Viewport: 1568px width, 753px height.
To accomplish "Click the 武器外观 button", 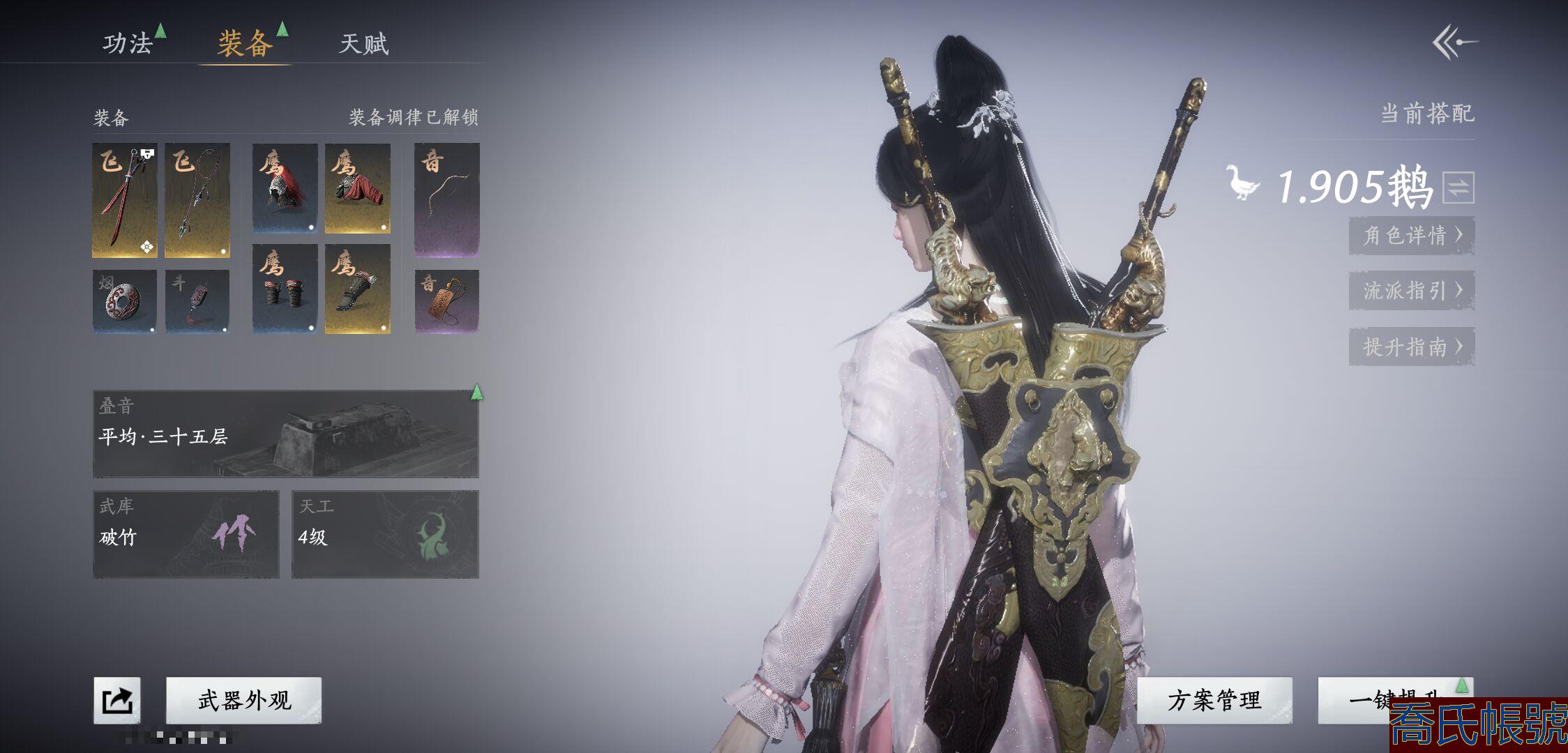I will tap(244, 700).
